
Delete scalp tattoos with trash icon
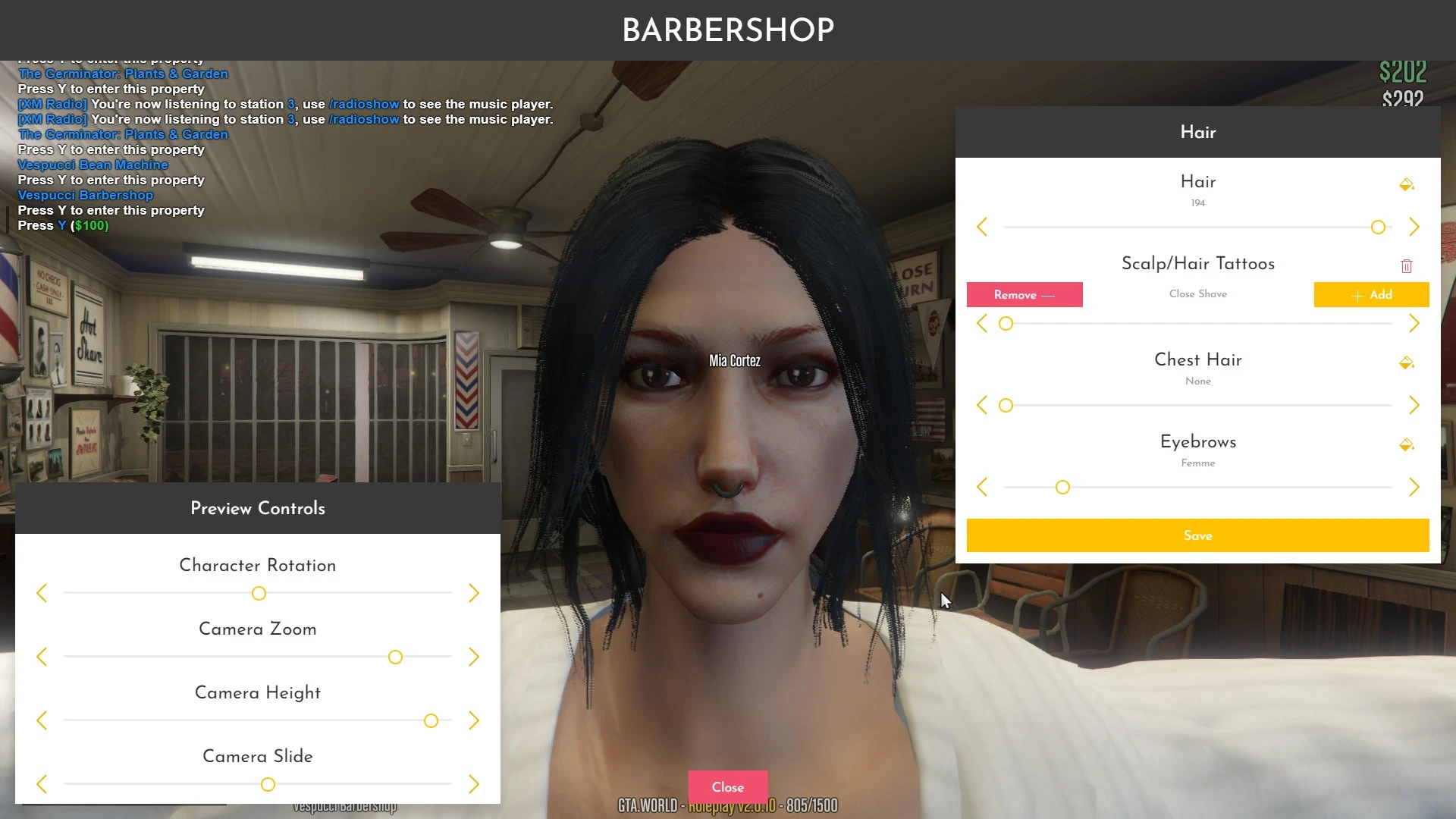[1407, 265]
